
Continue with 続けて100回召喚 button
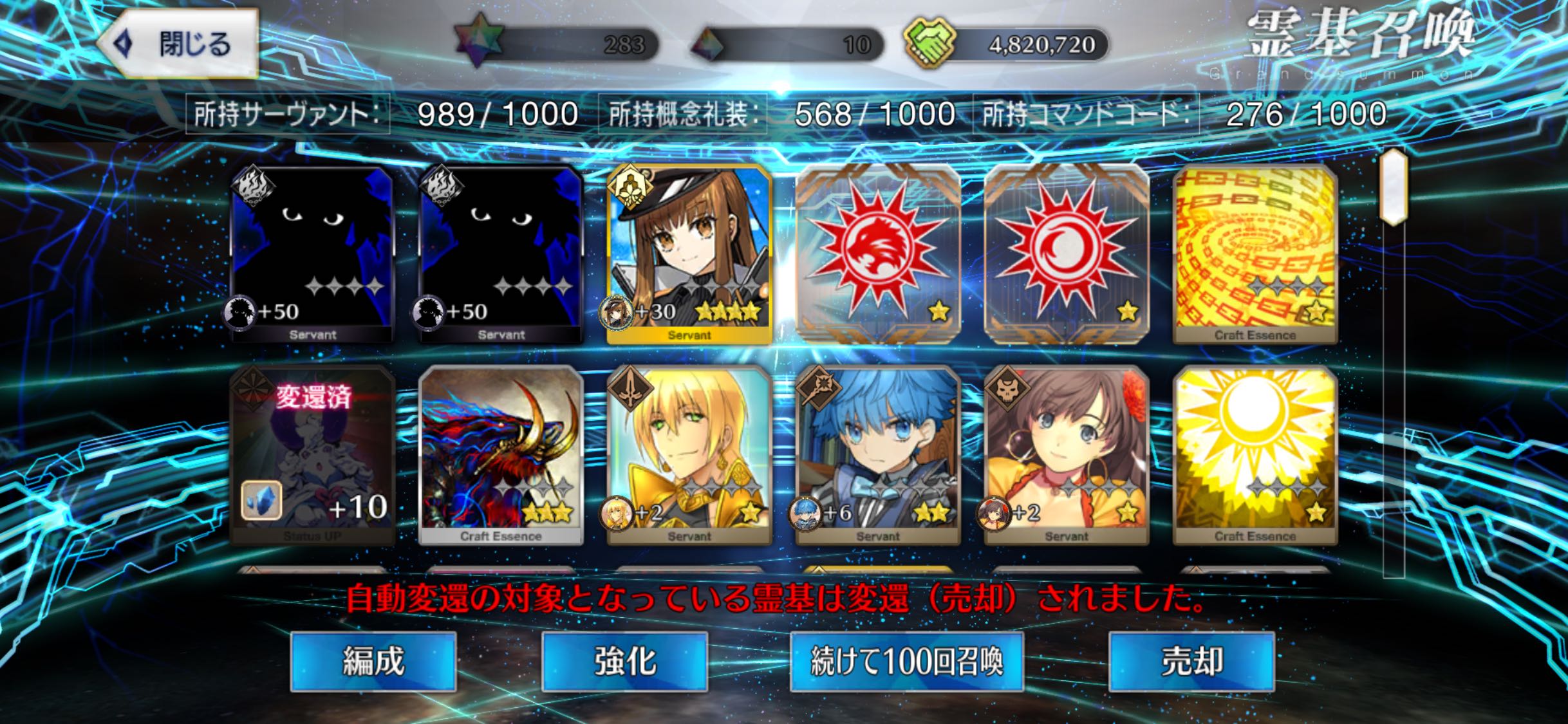906,661
